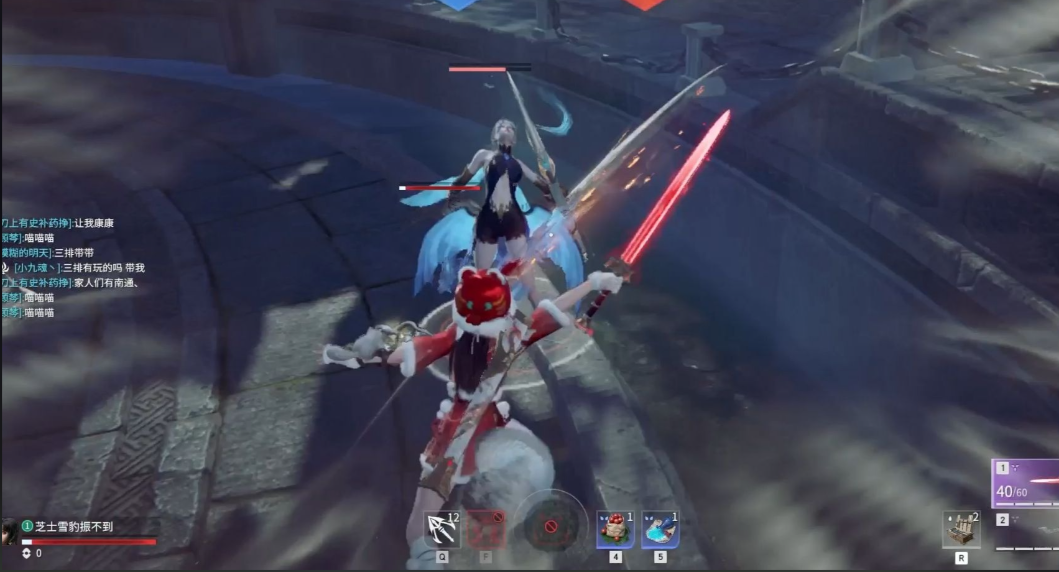Viewport: 1059px width, 572px height.
Task: Use the red berry sack consumable
Action: coord(616,529)
